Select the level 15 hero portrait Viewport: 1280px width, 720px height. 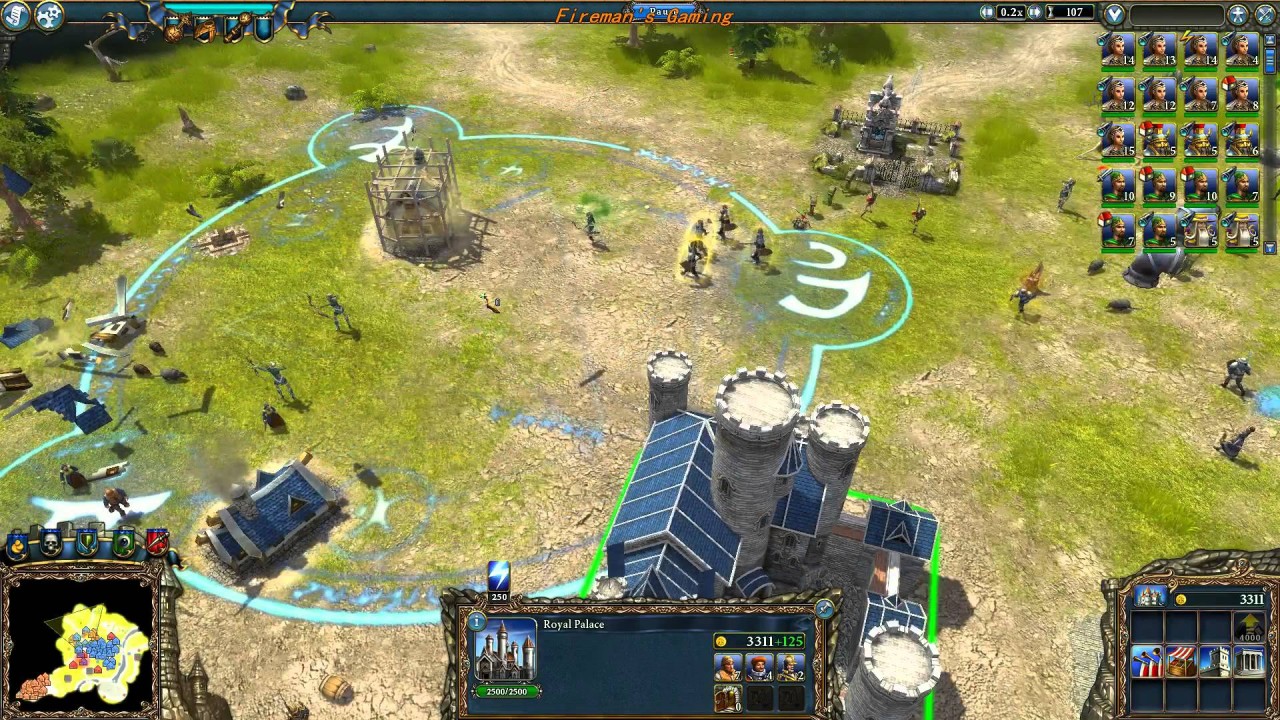pos(1118,140)
